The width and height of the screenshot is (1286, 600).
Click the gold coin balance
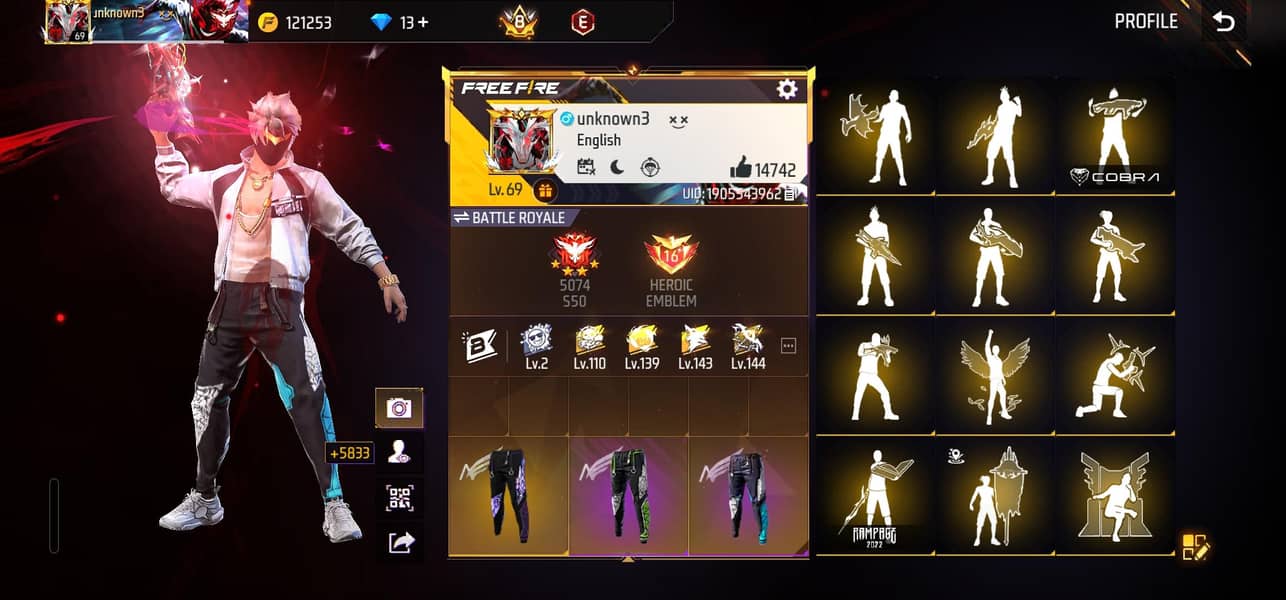295,22
